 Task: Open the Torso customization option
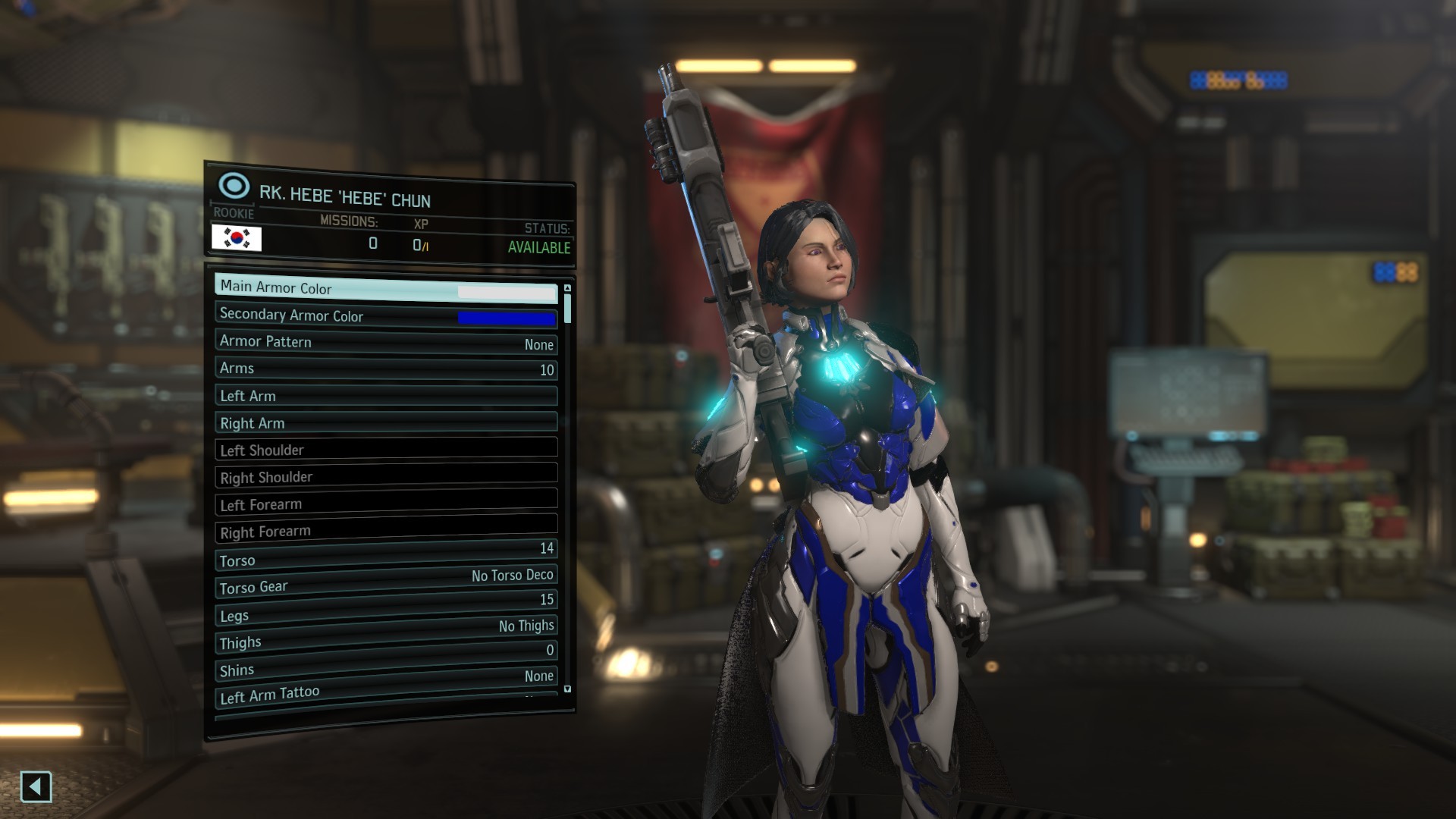click(386, 557)
